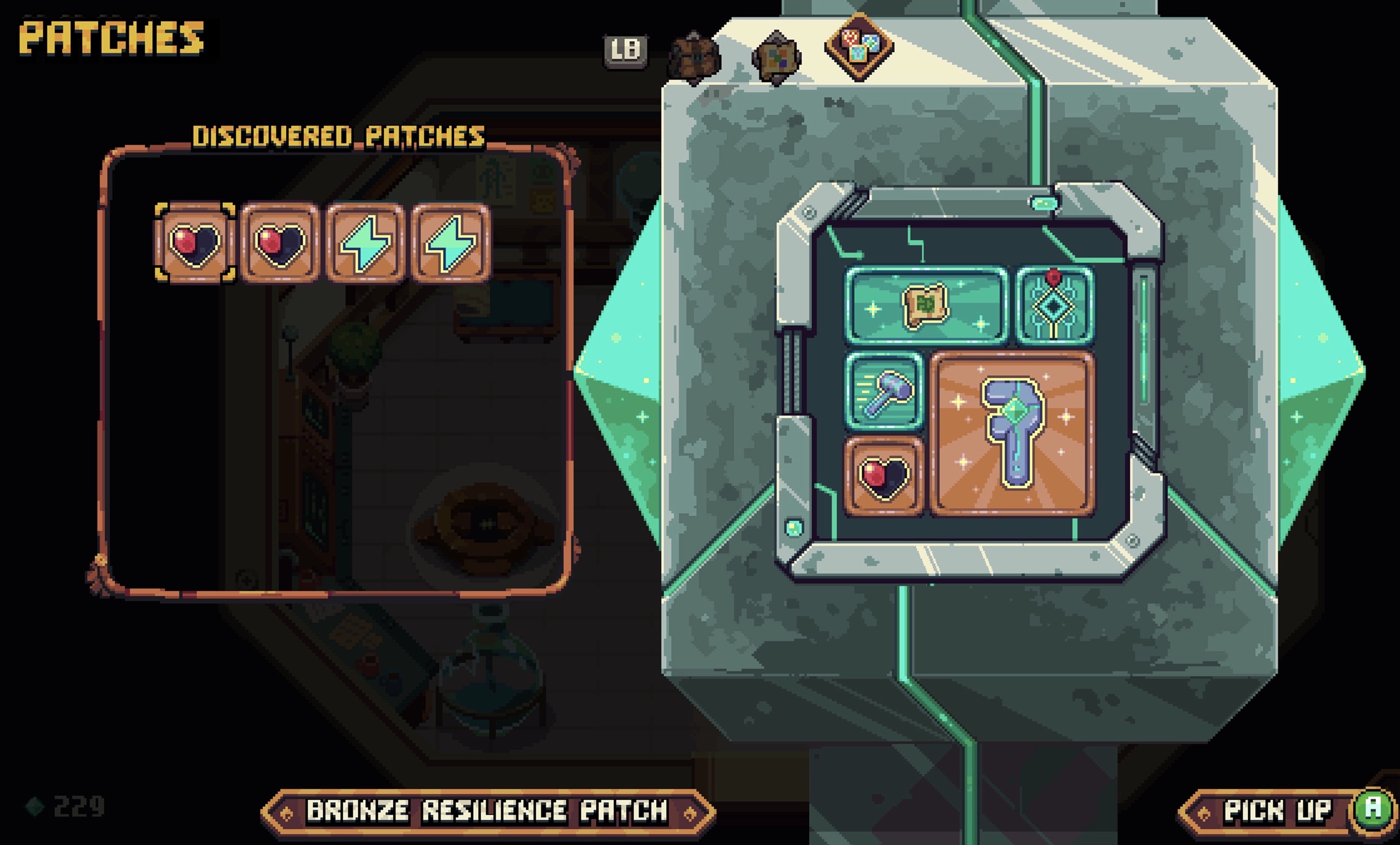
Task: Select the patches tab with heart icon
Action: point(859,46)
